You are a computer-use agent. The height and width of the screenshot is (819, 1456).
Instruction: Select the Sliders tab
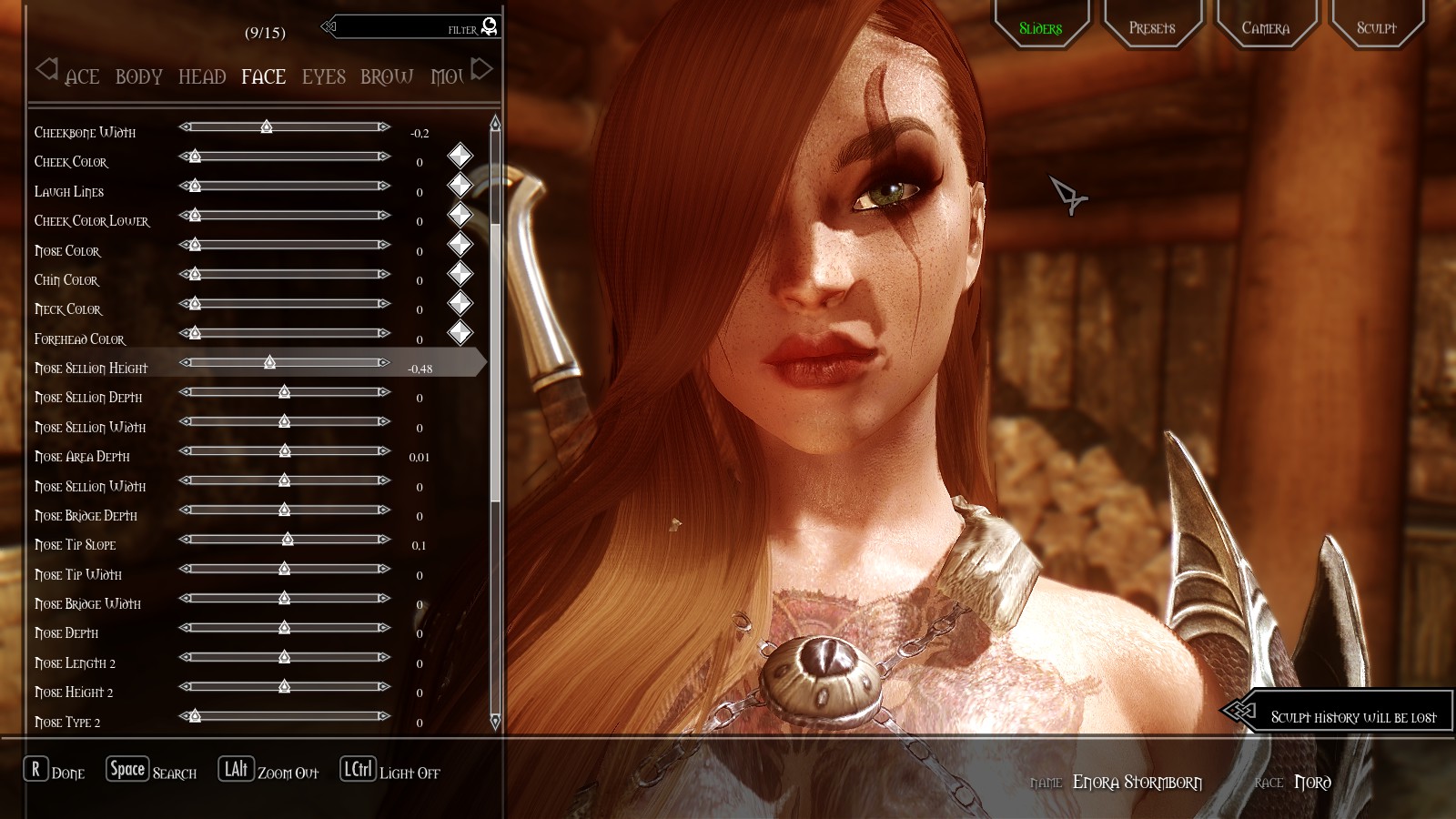pyautogui.click(x=1040, y=28)
